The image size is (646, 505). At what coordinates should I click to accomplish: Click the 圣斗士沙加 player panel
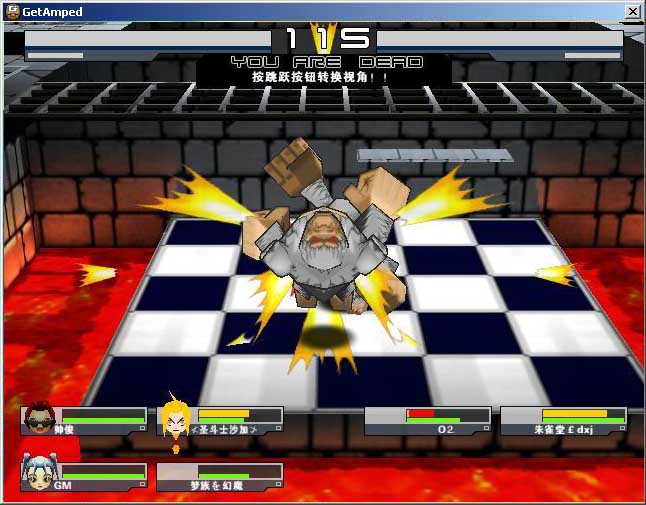click(222, 420)
